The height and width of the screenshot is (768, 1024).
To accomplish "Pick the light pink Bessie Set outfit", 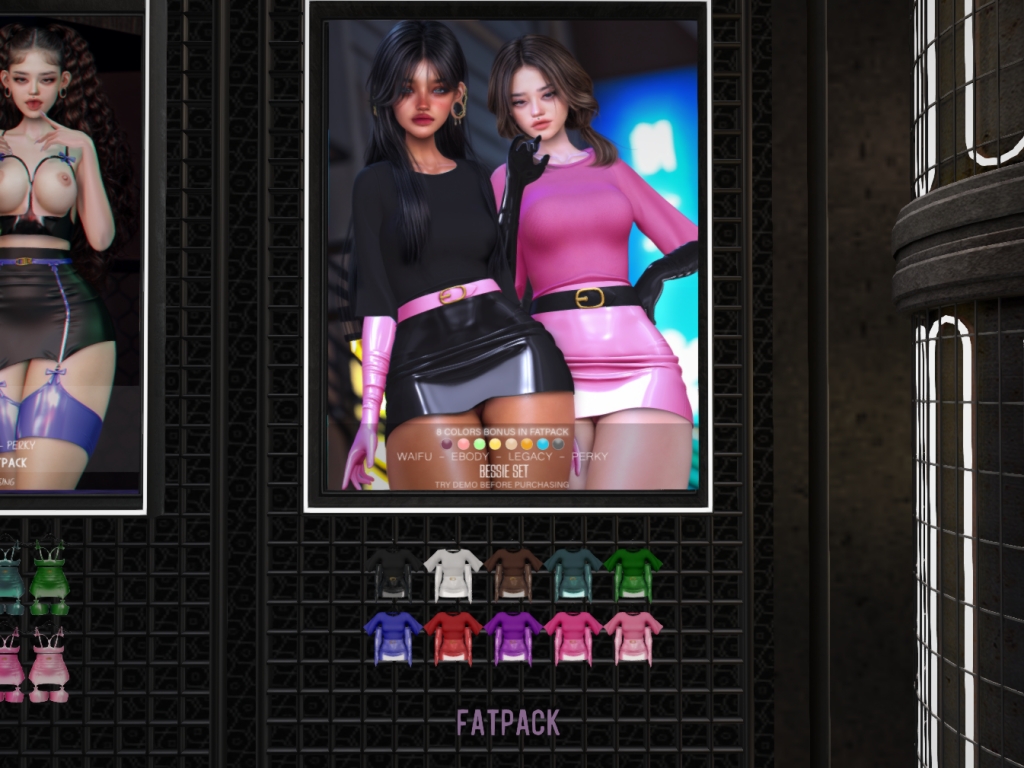I will coord(633,638).
